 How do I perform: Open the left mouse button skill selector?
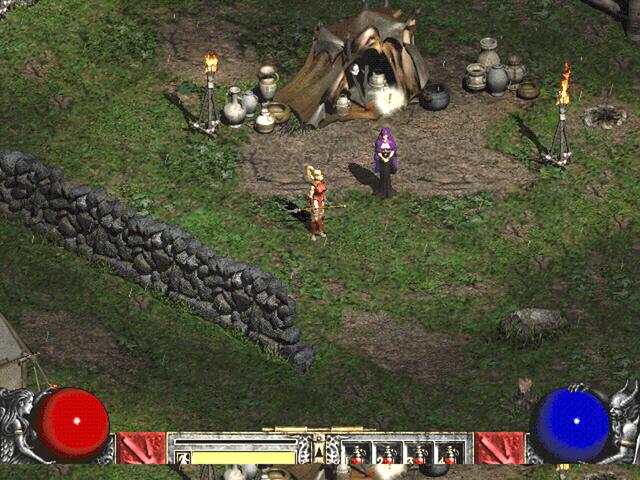pyautogui.click(x=141, y=448)
